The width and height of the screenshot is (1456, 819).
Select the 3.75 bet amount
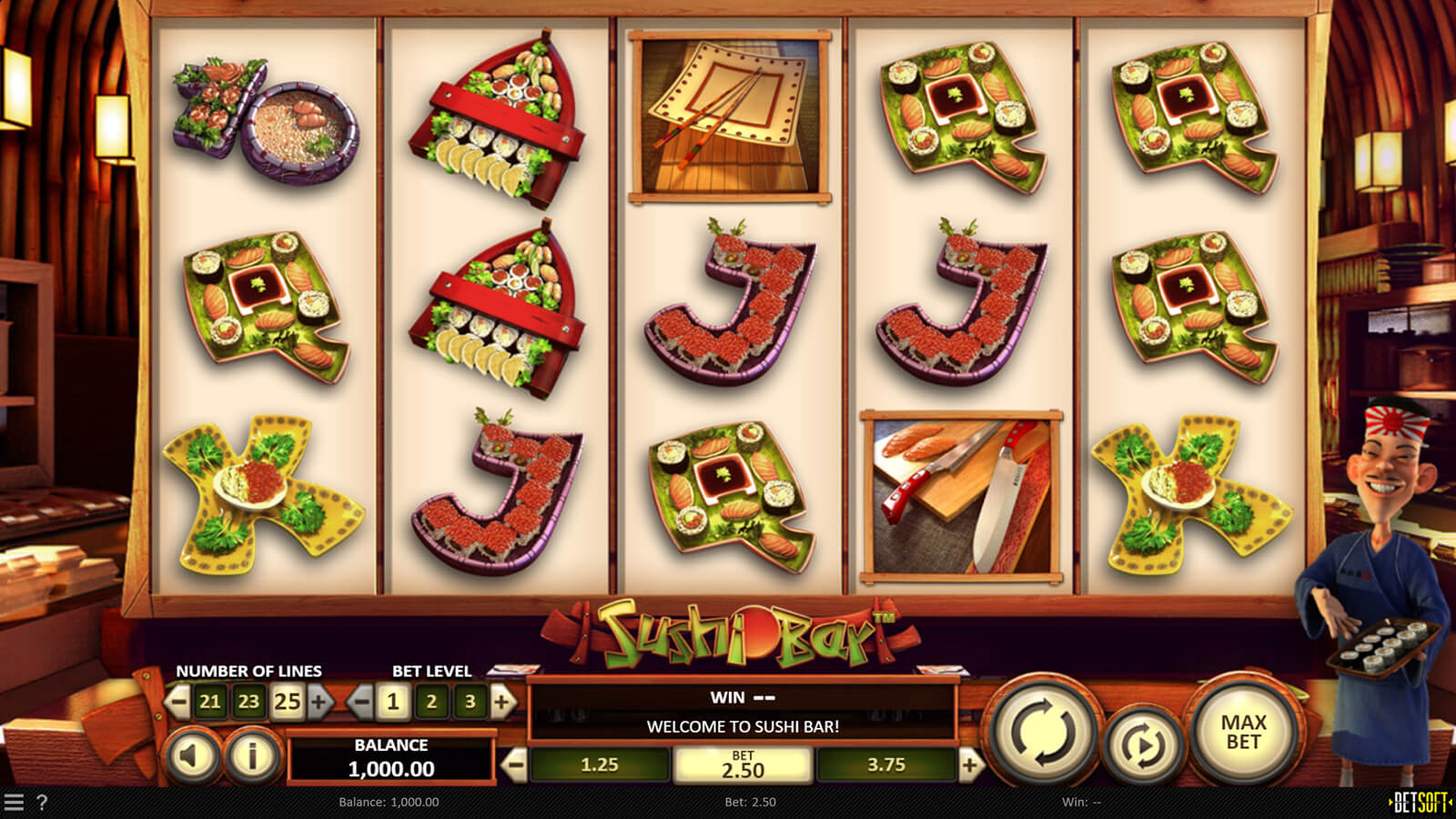(886, 765)
